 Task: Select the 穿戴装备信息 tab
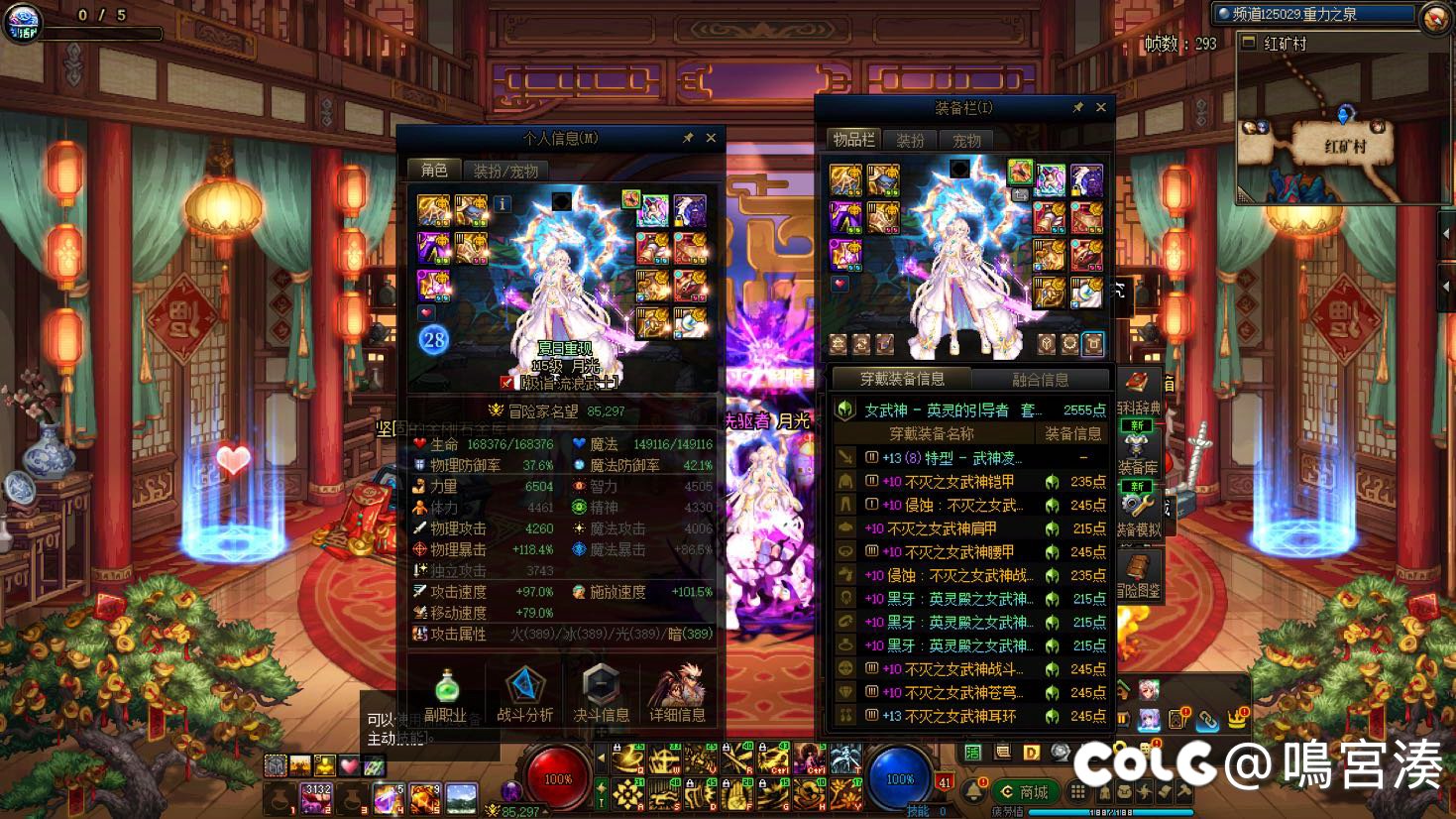coord(902,379)
